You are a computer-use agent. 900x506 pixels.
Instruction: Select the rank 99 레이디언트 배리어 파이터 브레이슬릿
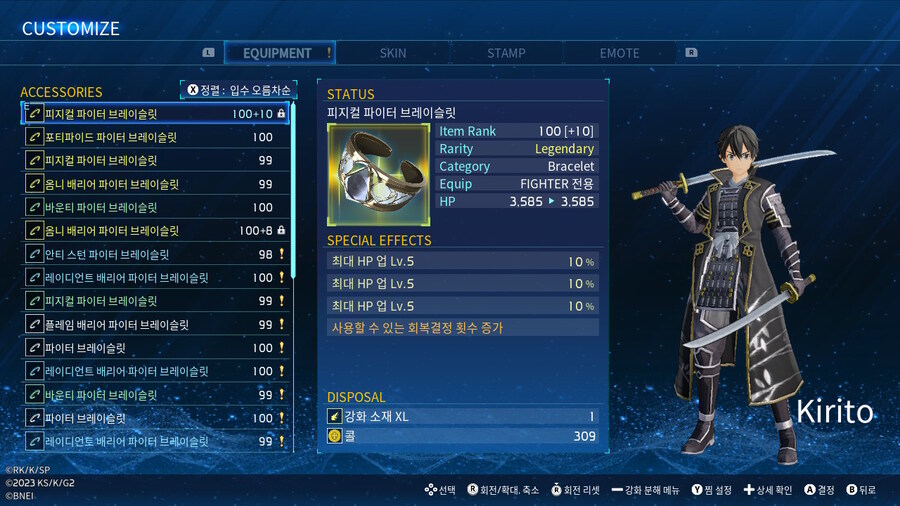156,441
